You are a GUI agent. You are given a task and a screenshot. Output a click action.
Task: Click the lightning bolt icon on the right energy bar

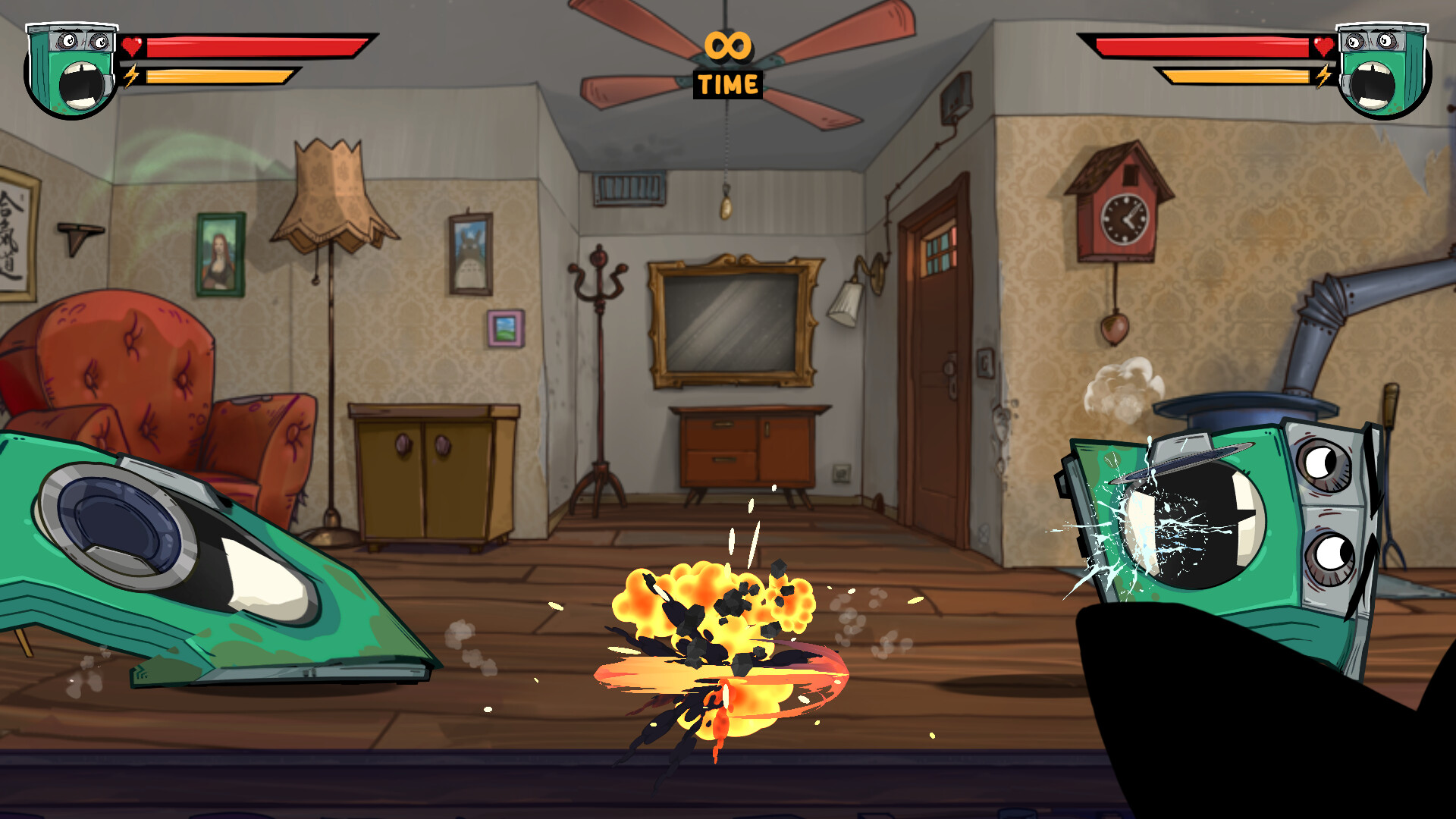(1324, 76)
